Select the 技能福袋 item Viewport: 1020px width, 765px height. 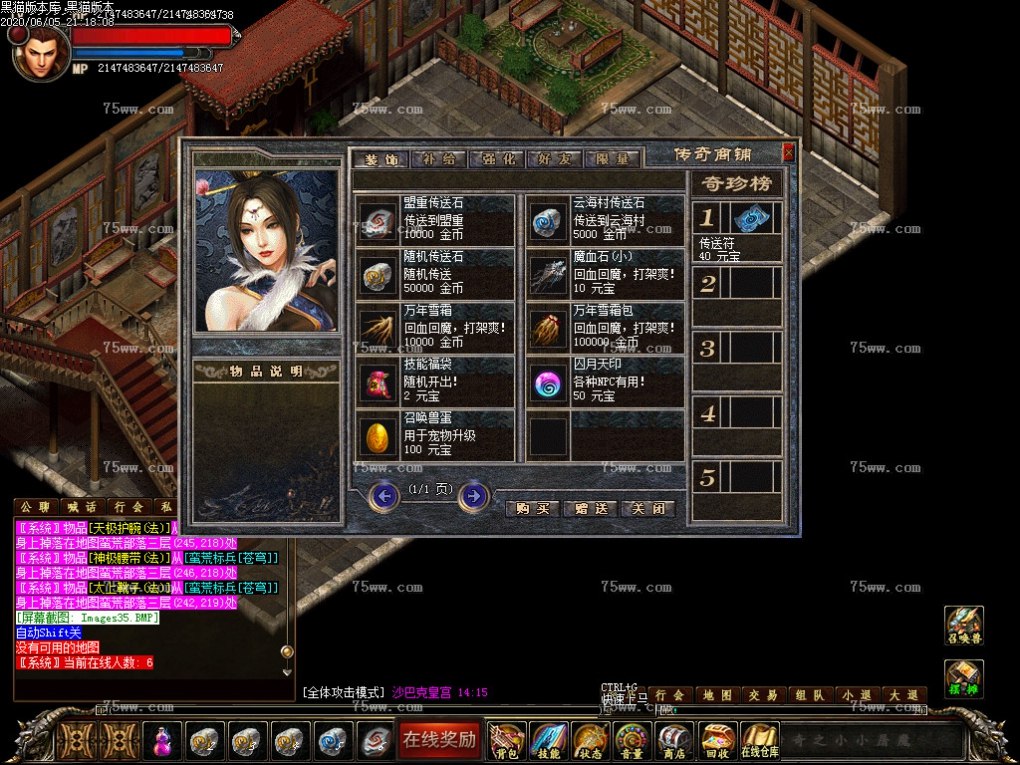tap(435, 382)
